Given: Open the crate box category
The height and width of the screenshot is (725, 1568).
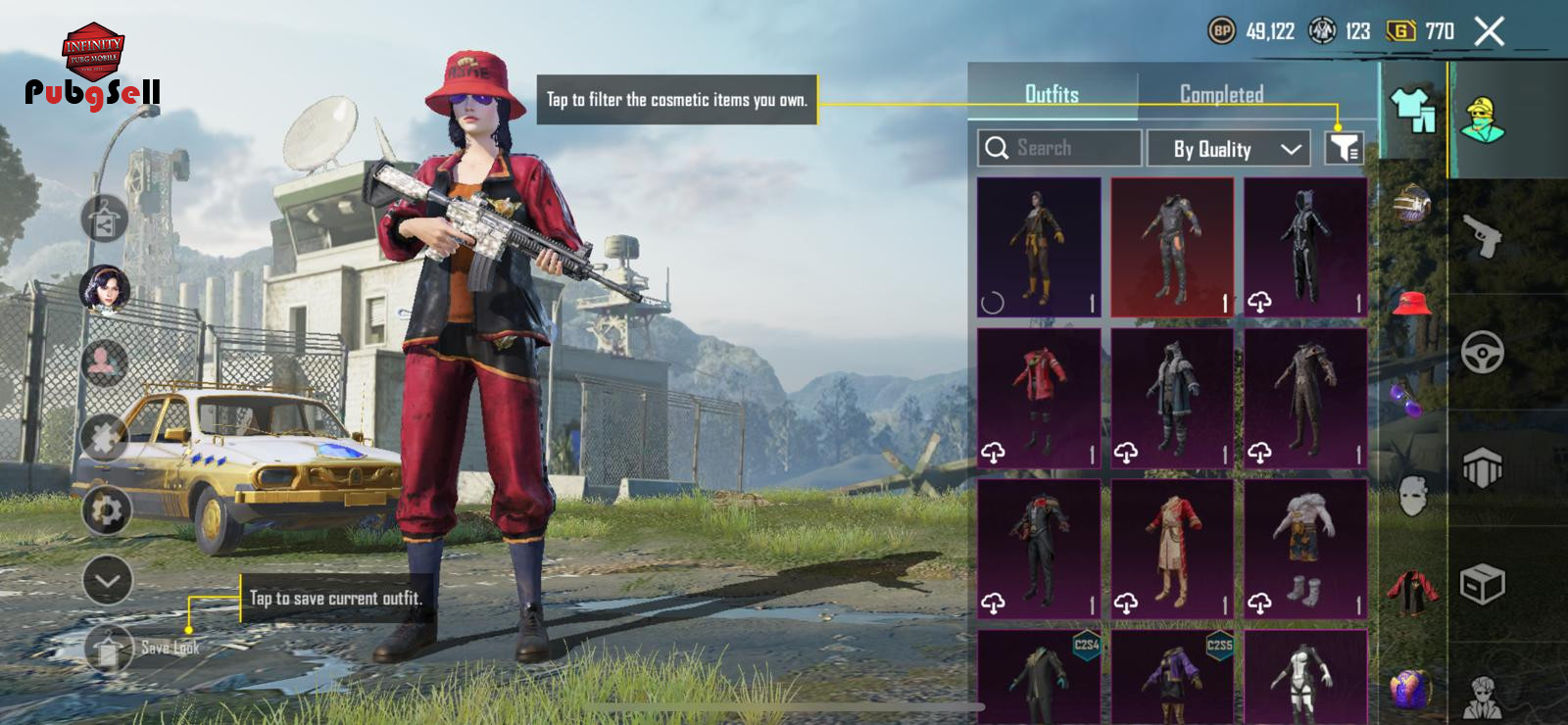Looking at the screenshot, I should [x=1483, y=585].
